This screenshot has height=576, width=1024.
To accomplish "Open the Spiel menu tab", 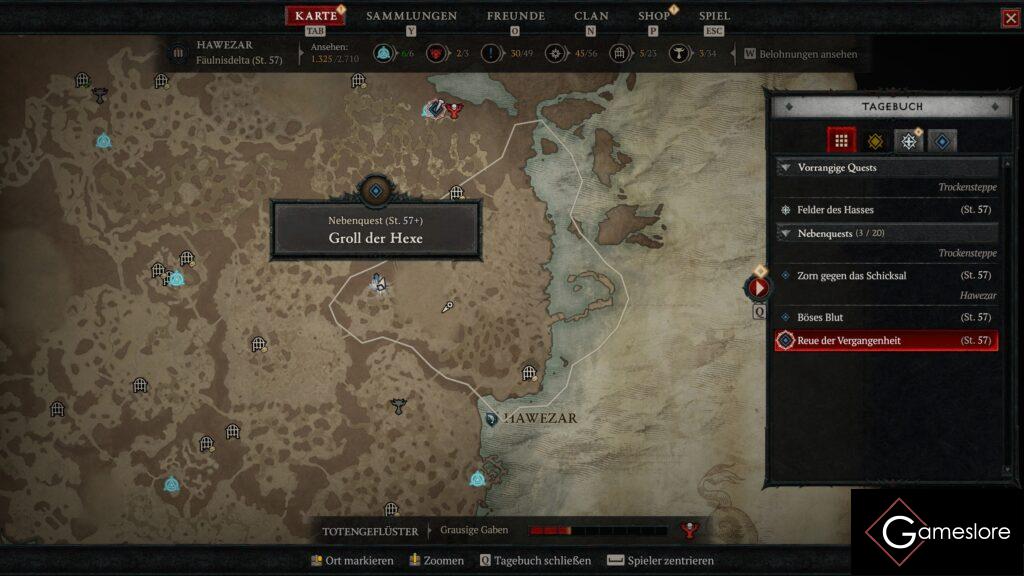I will click(714, 16).
